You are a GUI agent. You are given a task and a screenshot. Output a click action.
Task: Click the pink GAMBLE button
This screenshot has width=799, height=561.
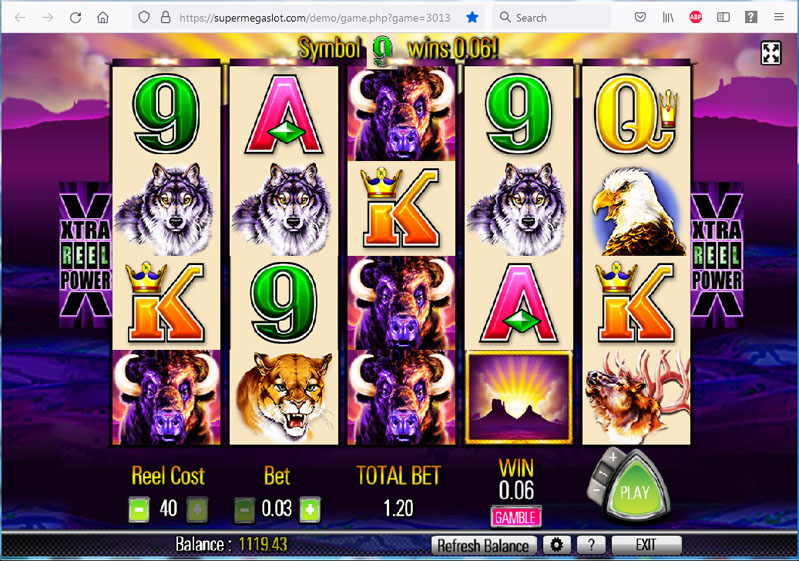[x=515, y=516]
